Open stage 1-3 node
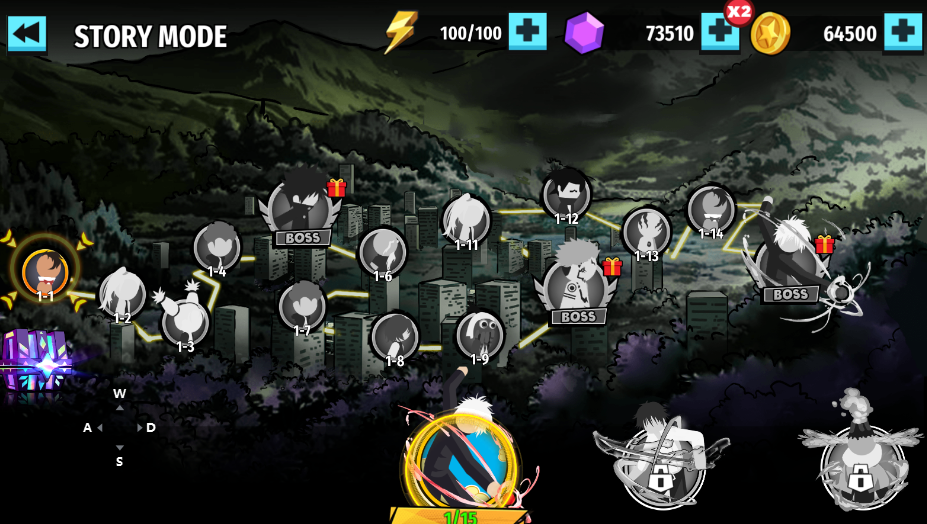The image size is (927, 524). pos(185,322)
